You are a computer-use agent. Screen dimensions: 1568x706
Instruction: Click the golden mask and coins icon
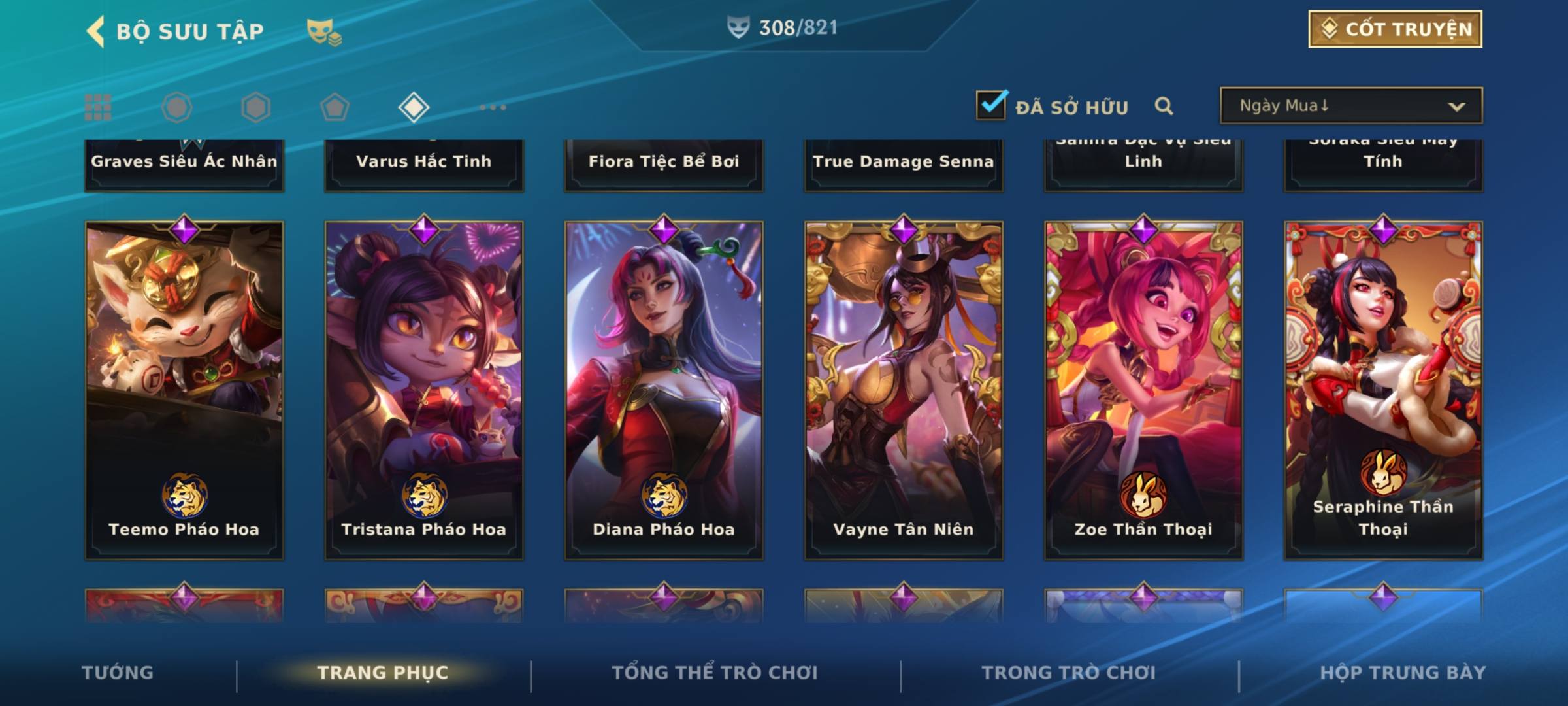324,31
